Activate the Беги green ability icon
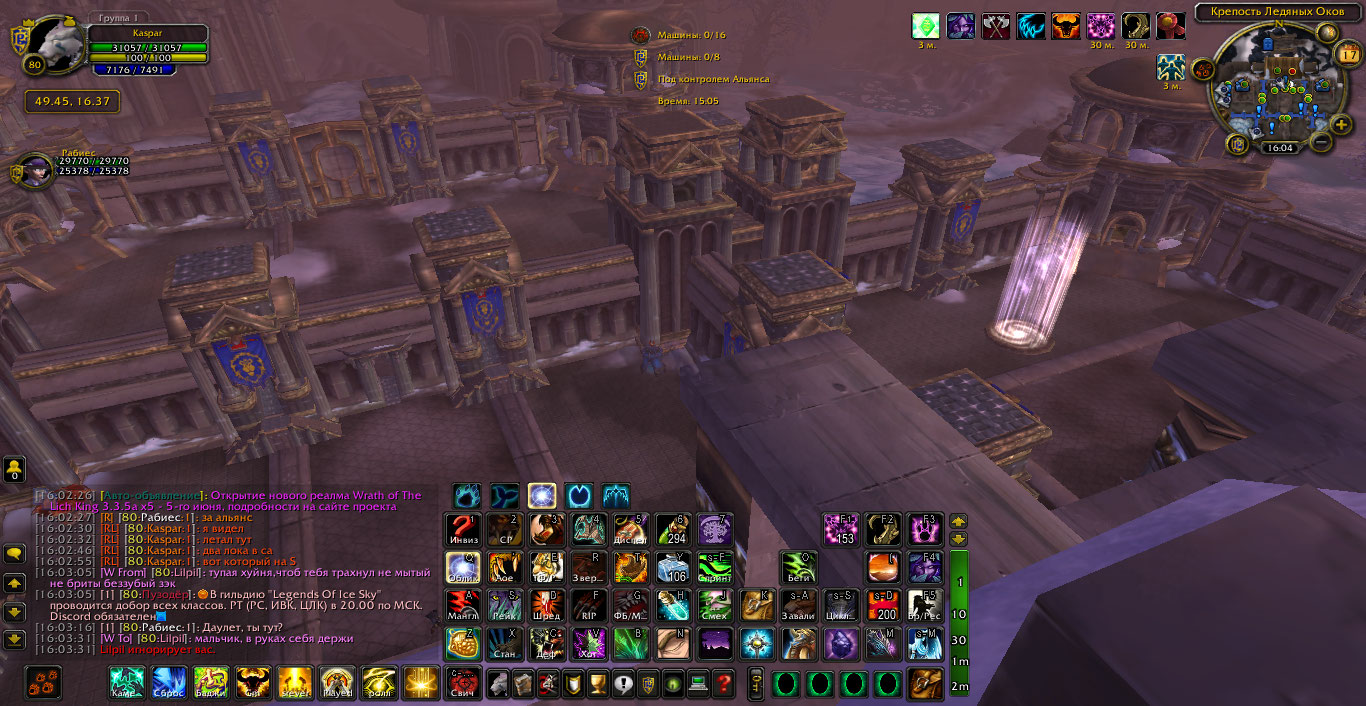 click(x=799, y=568)
